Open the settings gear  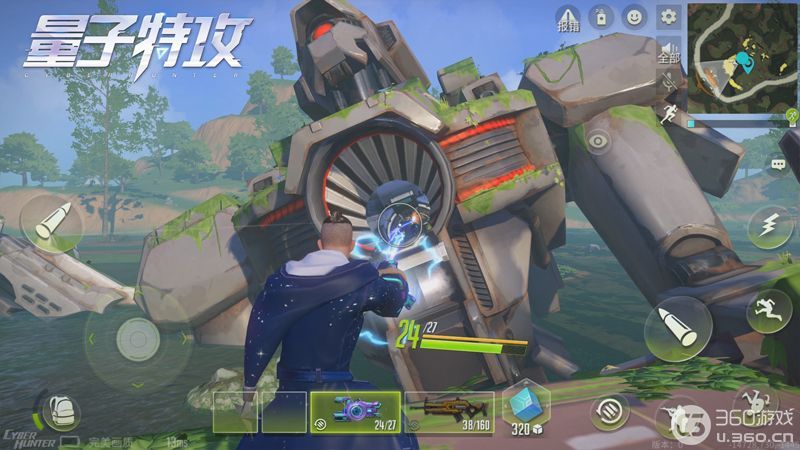coord(669,17)
